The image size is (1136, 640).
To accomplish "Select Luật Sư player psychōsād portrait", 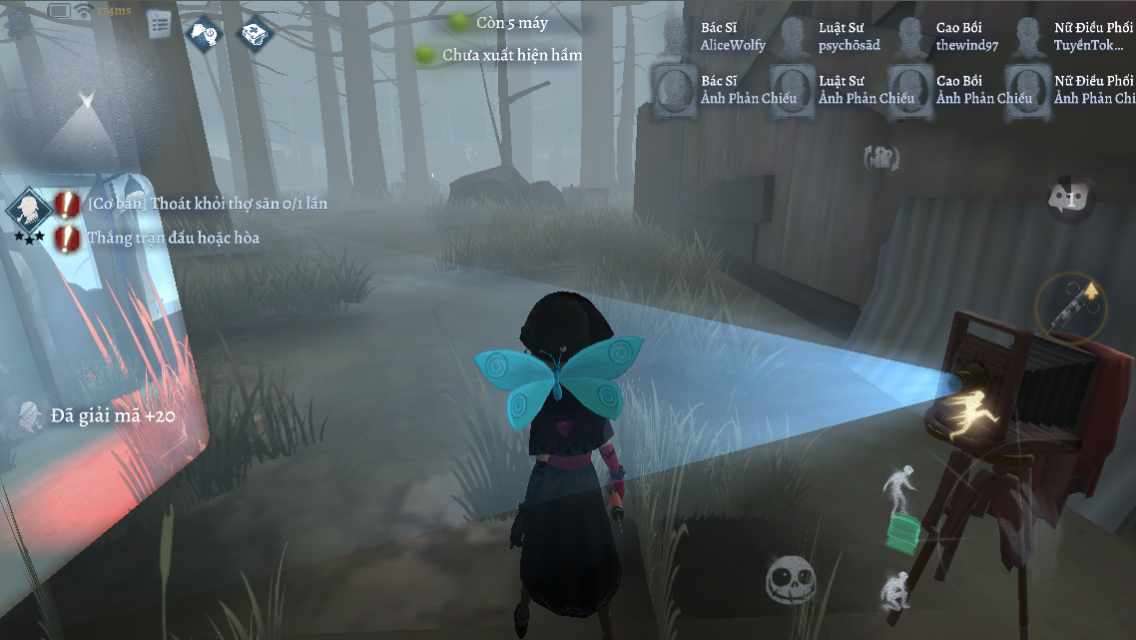I will (795, 37).
